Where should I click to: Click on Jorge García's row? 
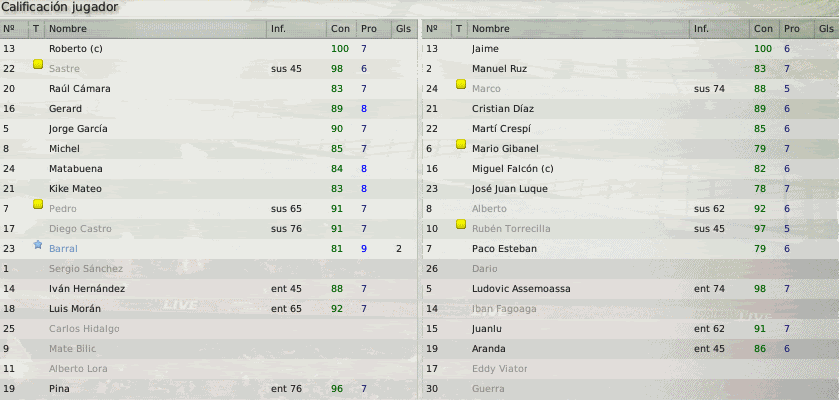tap(78, 129)
